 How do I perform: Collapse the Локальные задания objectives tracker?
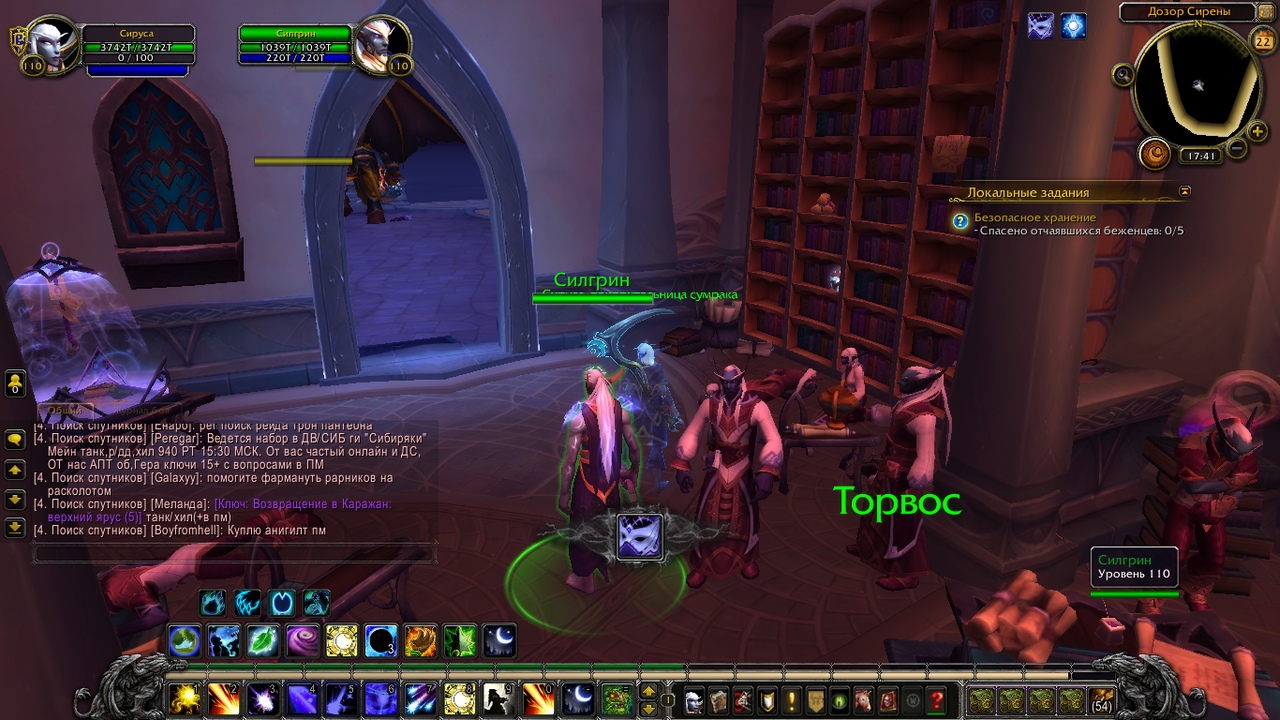1185,190
